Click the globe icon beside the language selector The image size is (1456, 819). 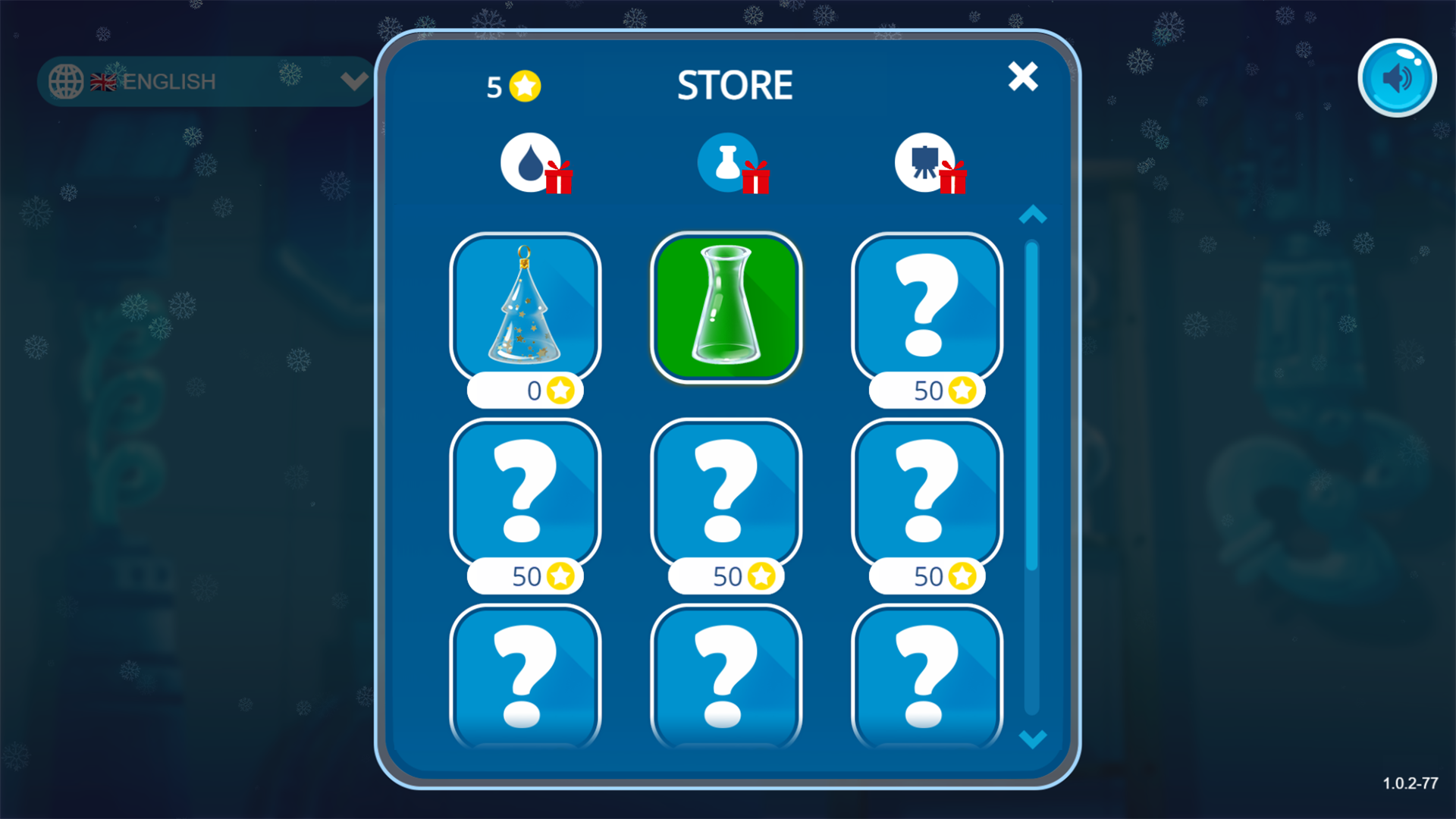tap(67, 81)
